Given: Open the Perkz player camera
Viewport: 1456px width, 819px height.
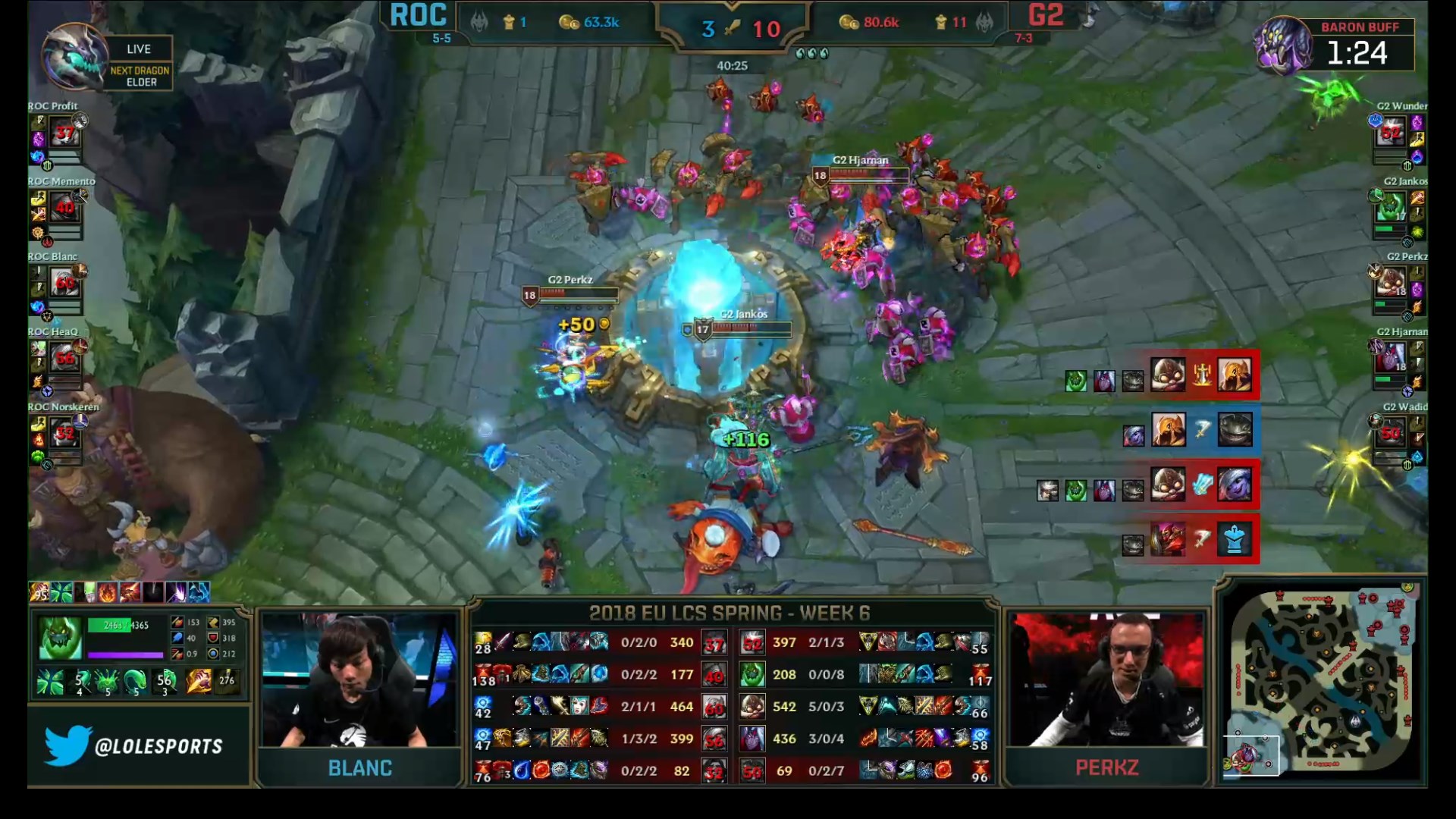Looking at the screenshot, I should click(1106, 680).
